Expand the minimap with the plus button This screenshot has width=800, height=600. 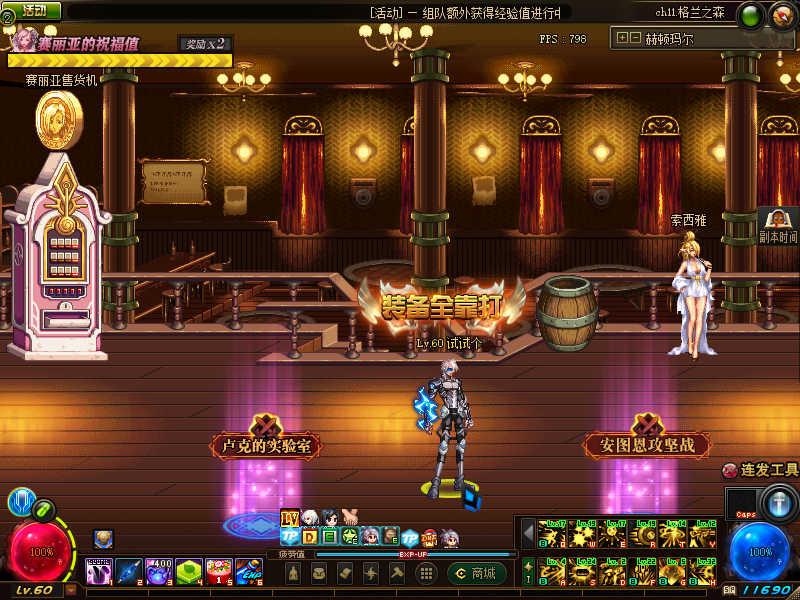pos(622,39)
